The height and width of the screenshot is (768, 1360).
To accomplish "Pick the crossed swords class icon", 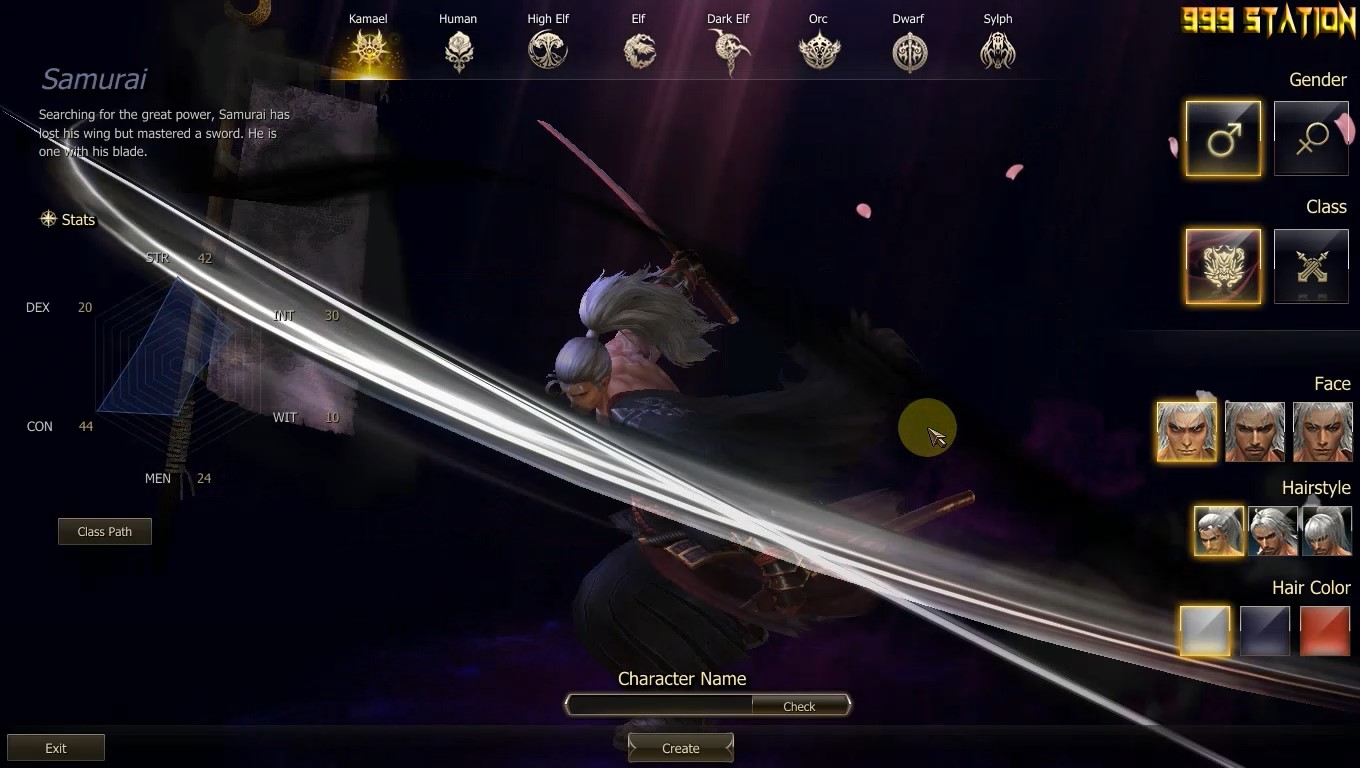I will [1311, 266].
